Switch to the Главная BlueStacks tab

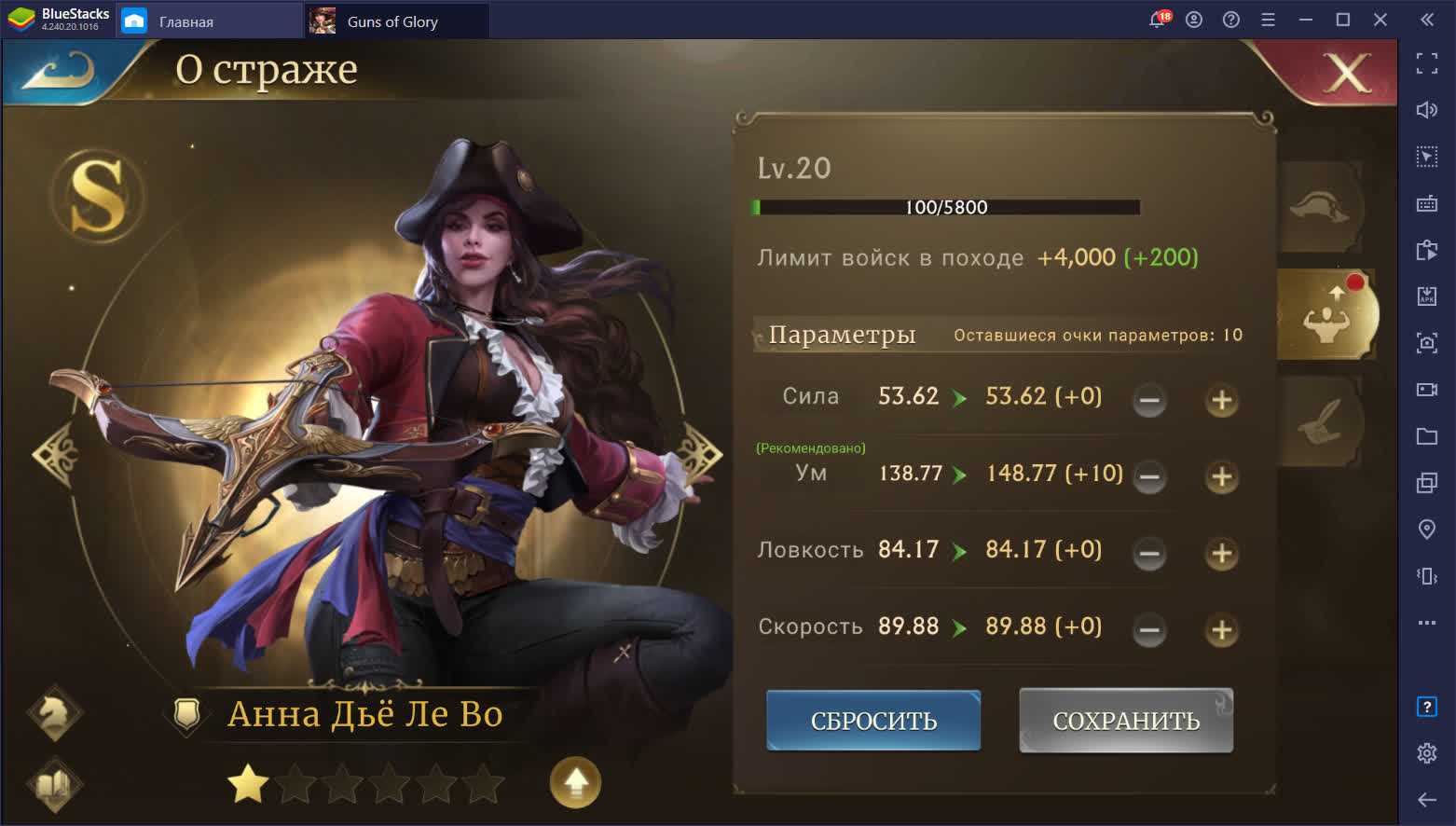pyautogui.click(x=185, y=21)
